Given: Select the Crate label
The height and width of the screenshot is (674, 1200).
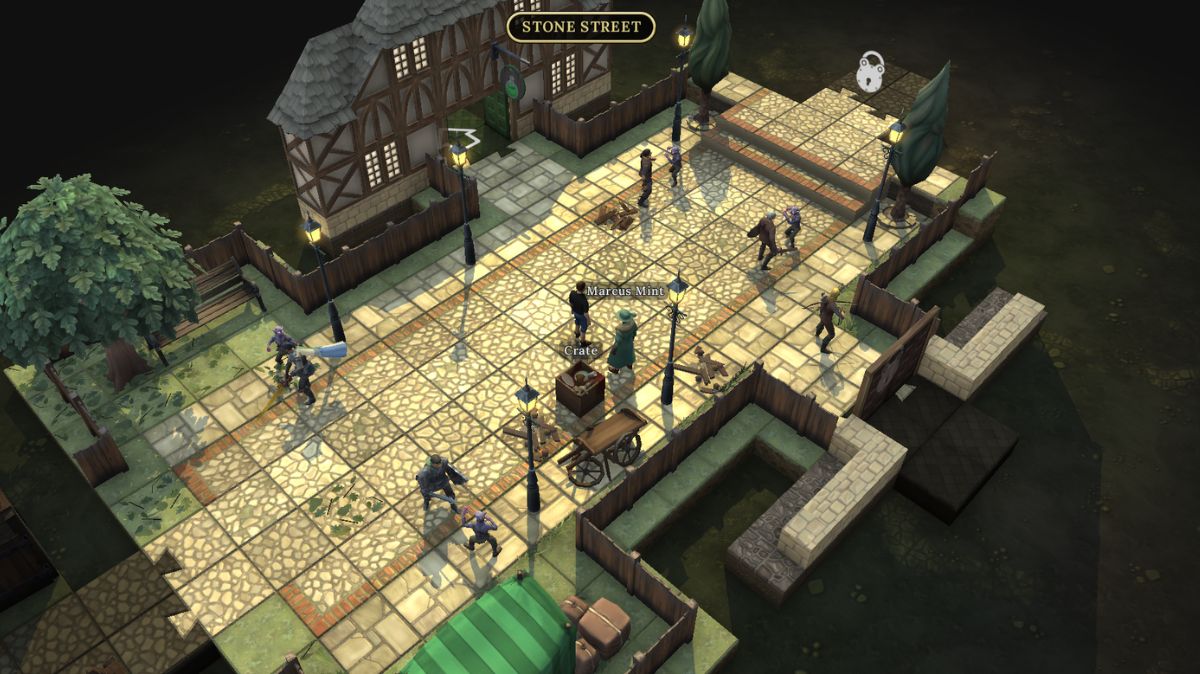Looking at the screenshot, I should click(x=580, y=351).
